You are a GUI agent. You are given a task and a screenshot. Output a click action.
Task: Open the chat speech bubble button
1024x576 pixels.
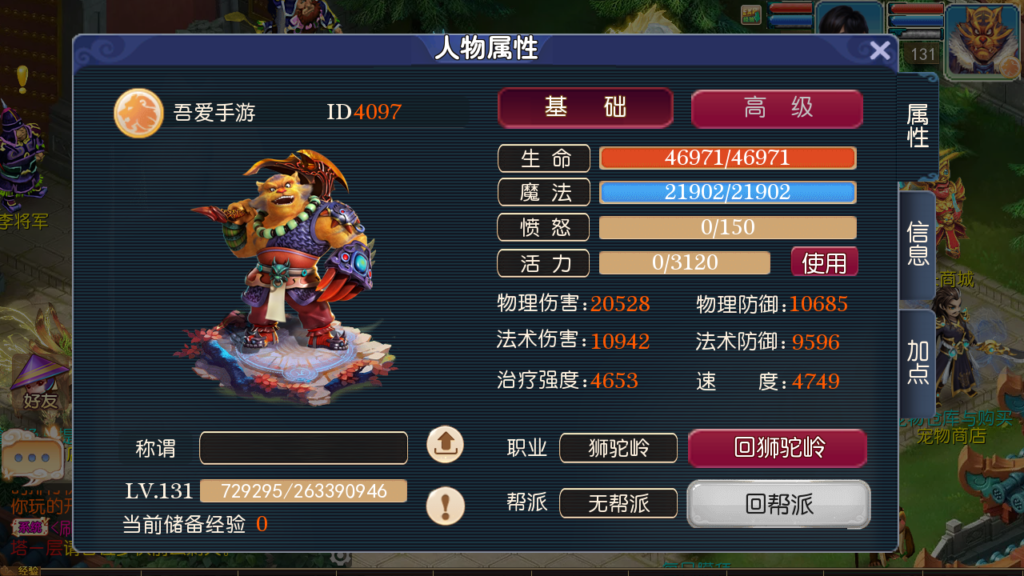click(x=32, y=459)
